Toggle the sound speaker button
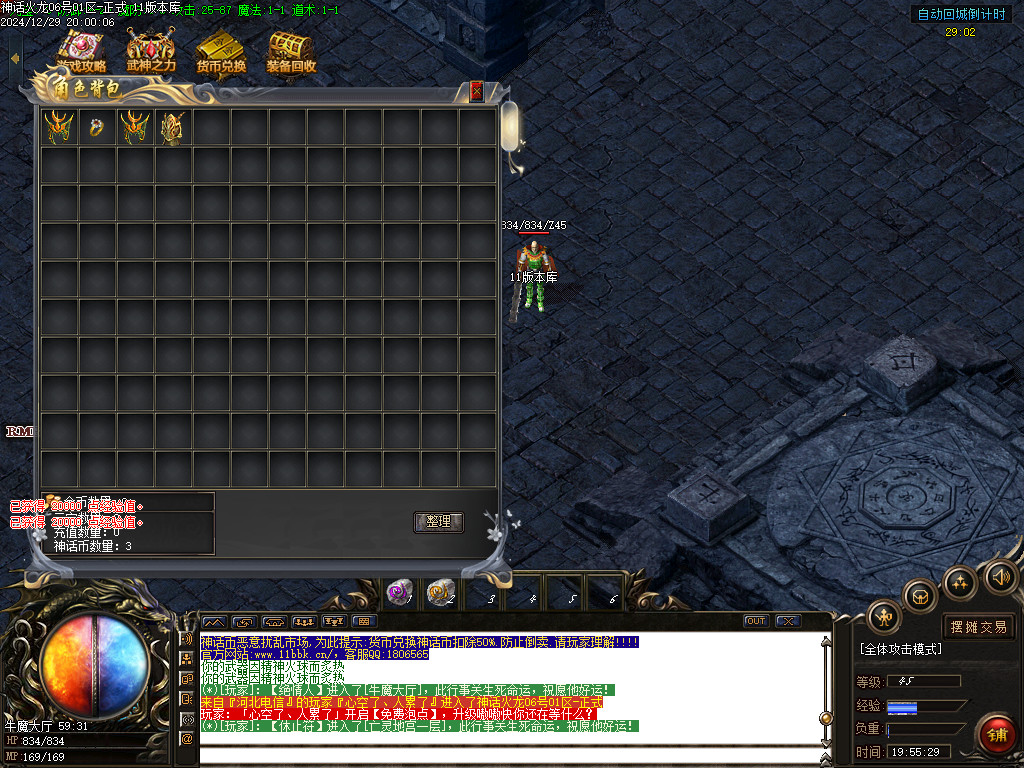This screenshot has height=768, width=1024. point(1000,577)
